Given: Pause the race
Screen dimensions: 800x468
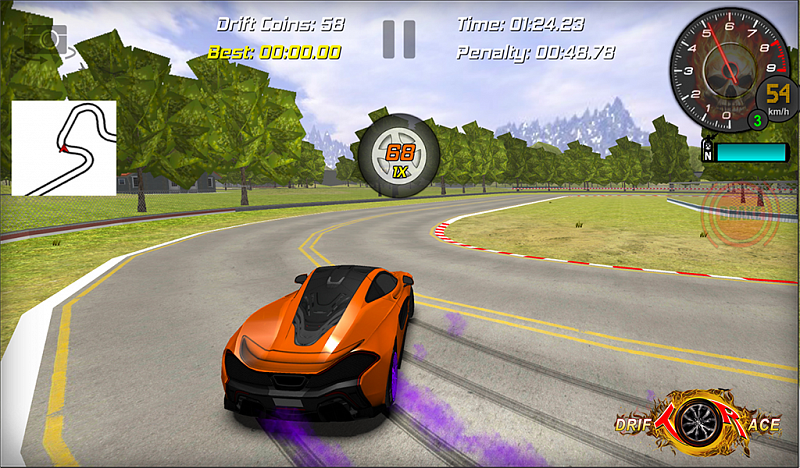Looking at the screenshot, I should click(x=398, y=39).
